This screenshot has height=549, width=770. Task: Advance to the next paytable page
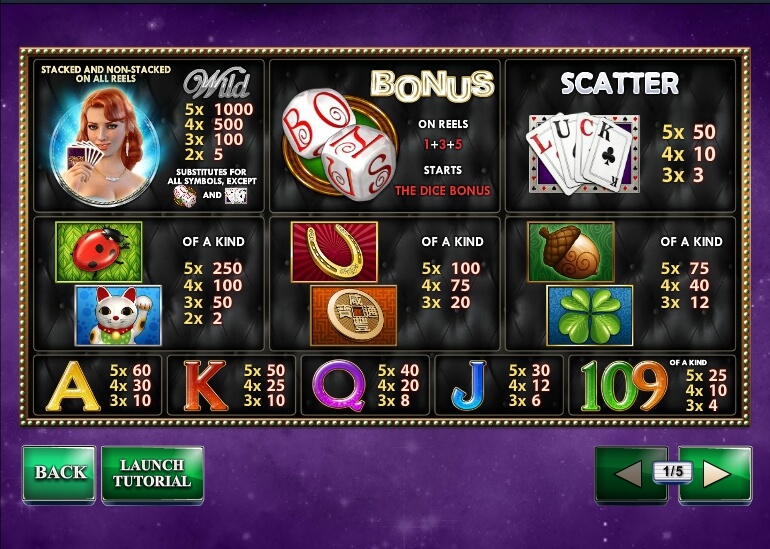(x=717, y=474)
